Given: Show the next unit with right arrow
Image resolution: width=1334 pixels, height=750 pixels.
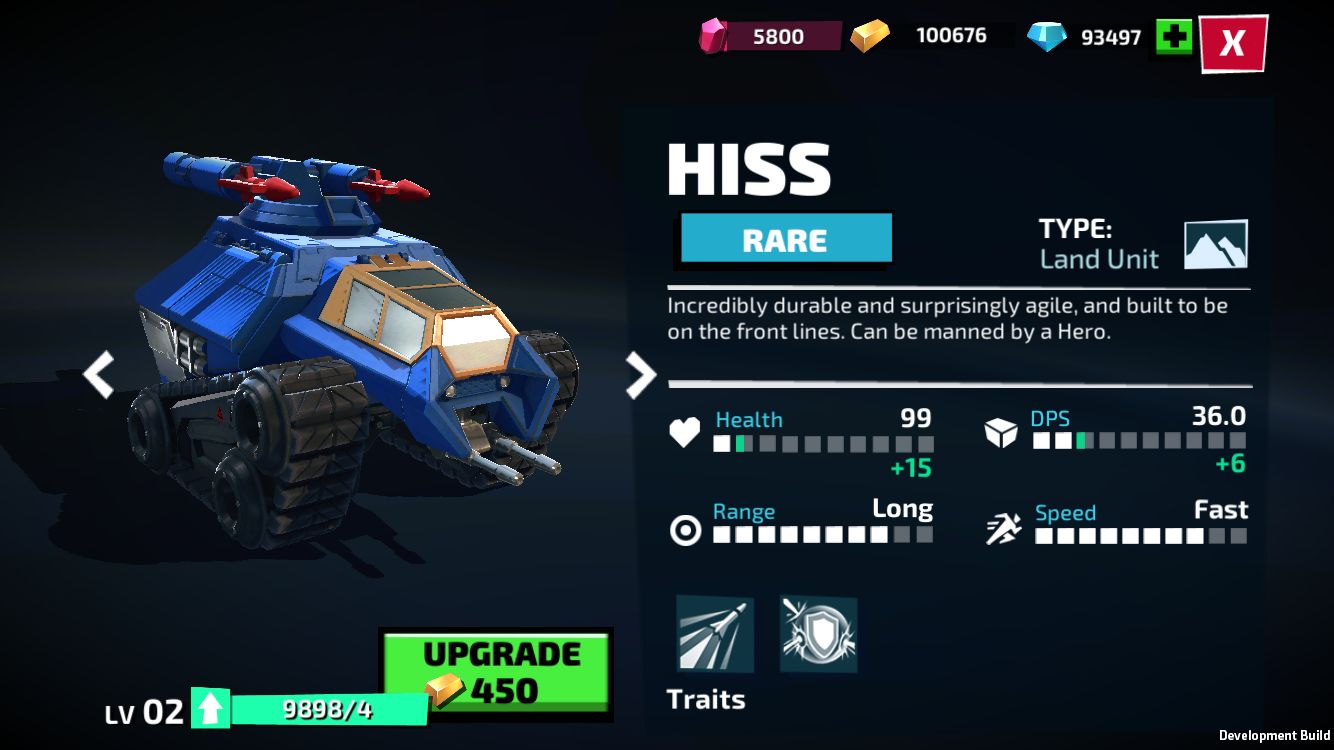Looking at the screenshot, I should pyautogui.click(x=640, y=375).
